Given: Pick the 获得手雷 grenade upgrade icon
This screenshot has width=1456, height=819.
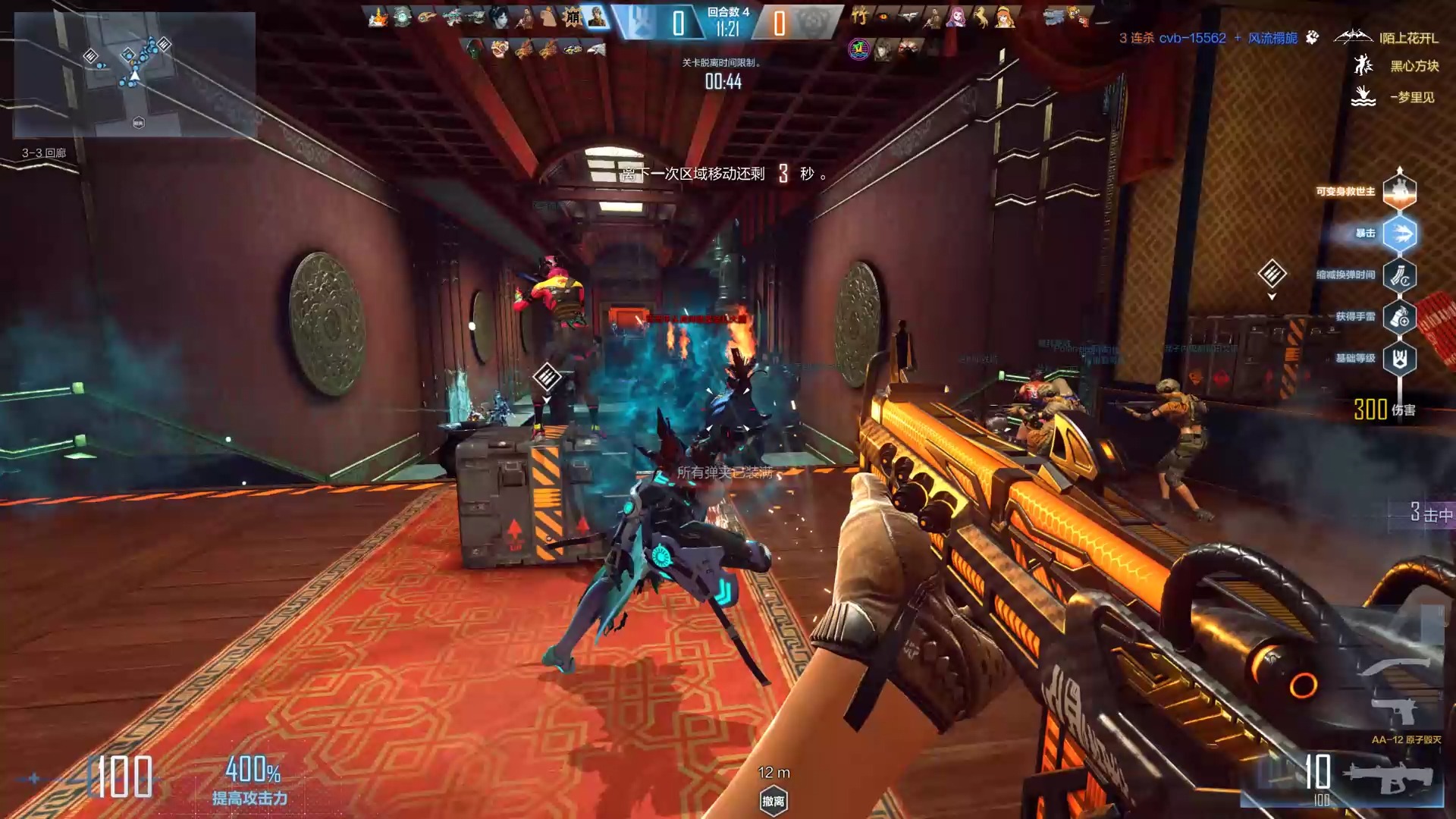Looking at the screenshot, I should 1399,317.
